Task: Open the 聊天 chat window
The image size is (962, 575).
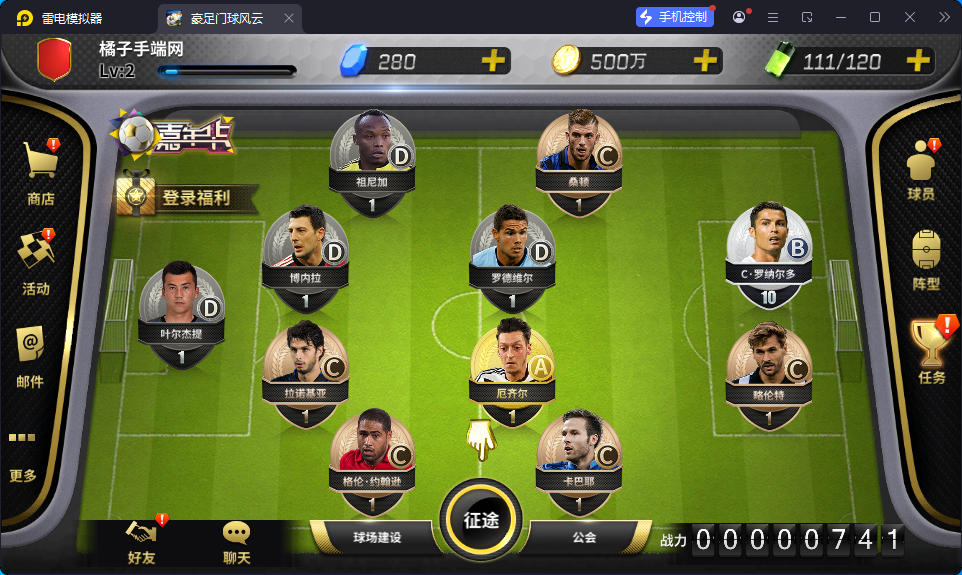Action: 237,542
